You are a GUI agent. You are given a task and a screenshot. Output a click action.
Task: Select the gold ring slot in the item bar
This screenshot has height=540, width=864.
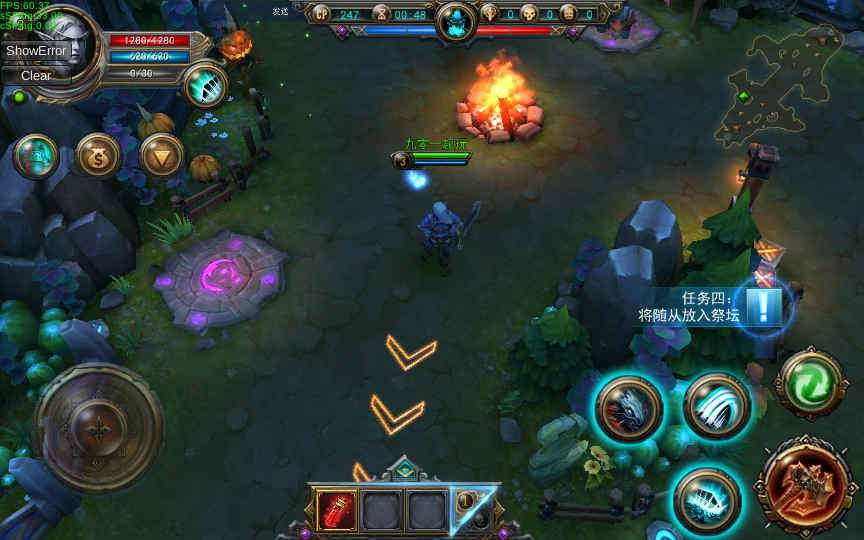click(x=470, y=510)
